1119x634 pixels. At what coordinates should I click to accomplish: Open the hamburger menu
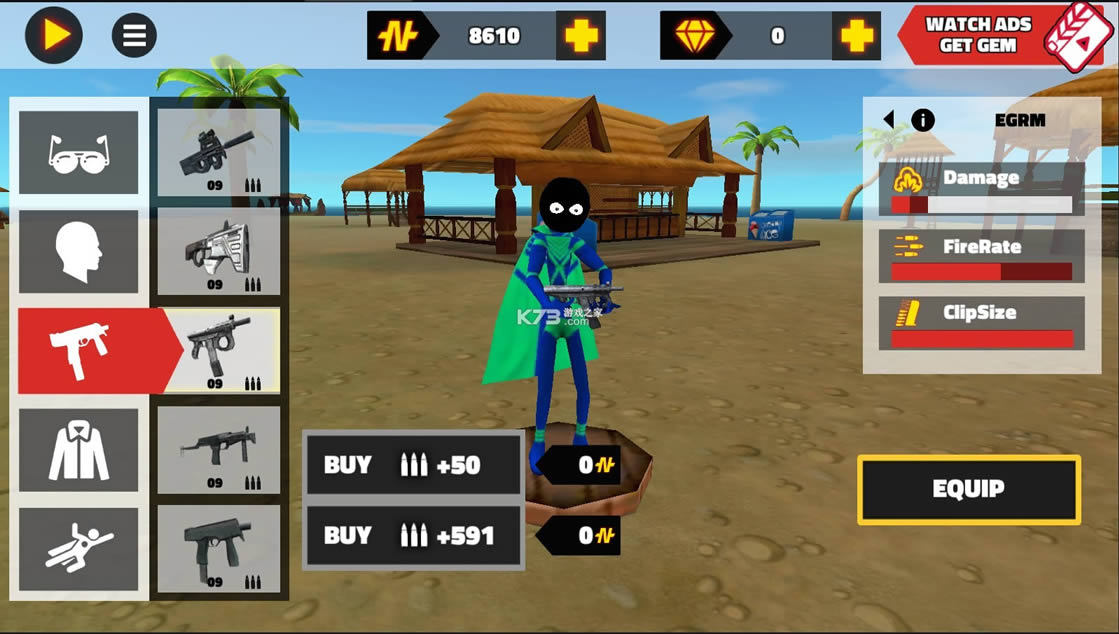[134, 36]
